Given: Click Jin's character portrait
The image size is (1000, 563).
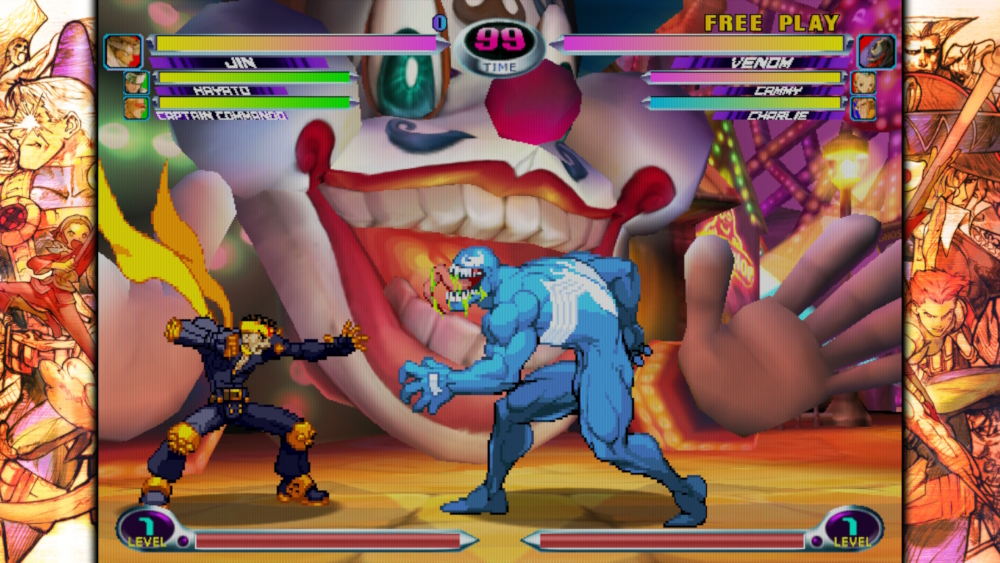Looking at the screenshot, I should [123, 51].
